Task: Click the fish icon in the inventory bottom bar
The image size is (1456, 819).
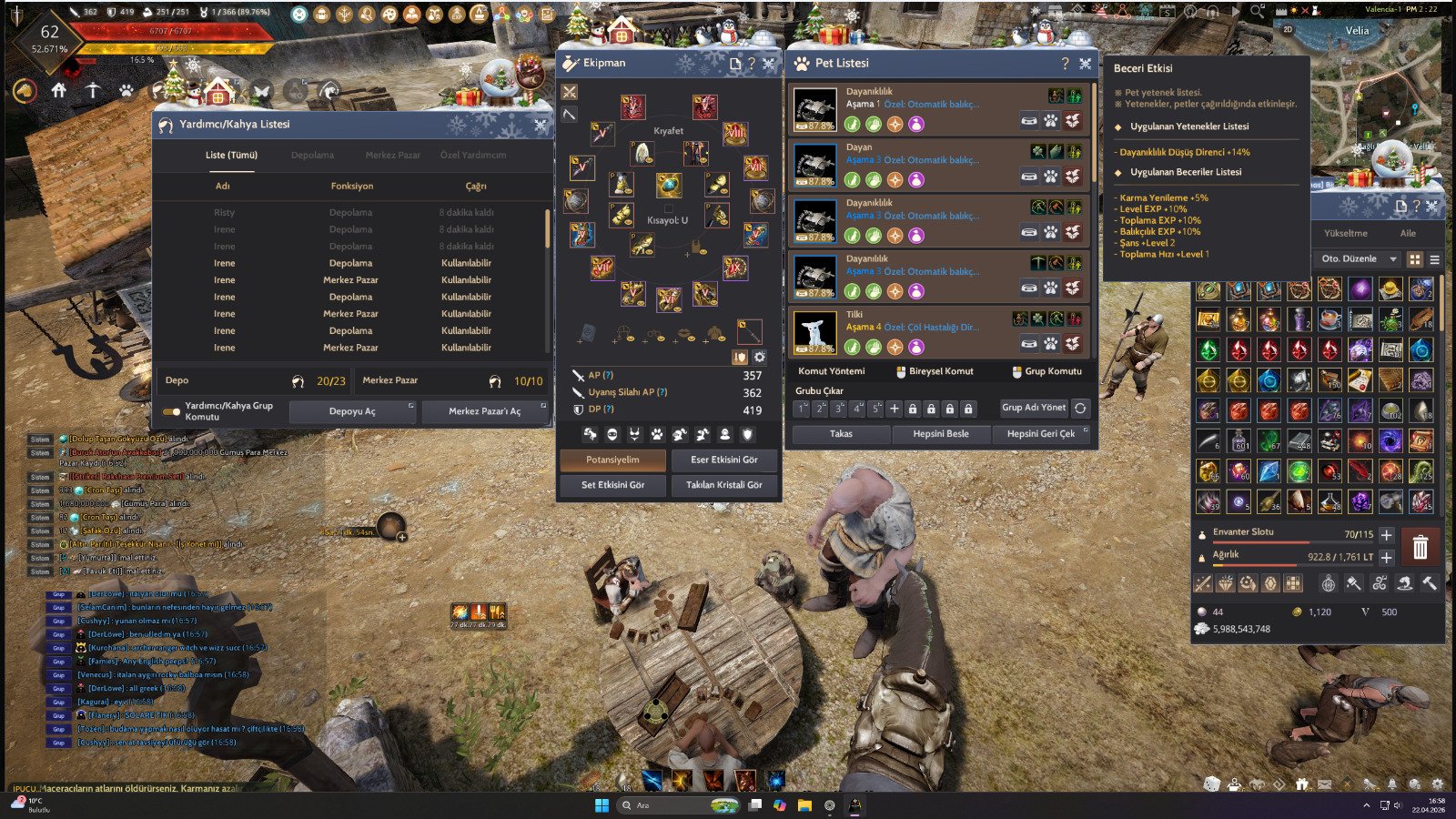Action: [1405, 583]
